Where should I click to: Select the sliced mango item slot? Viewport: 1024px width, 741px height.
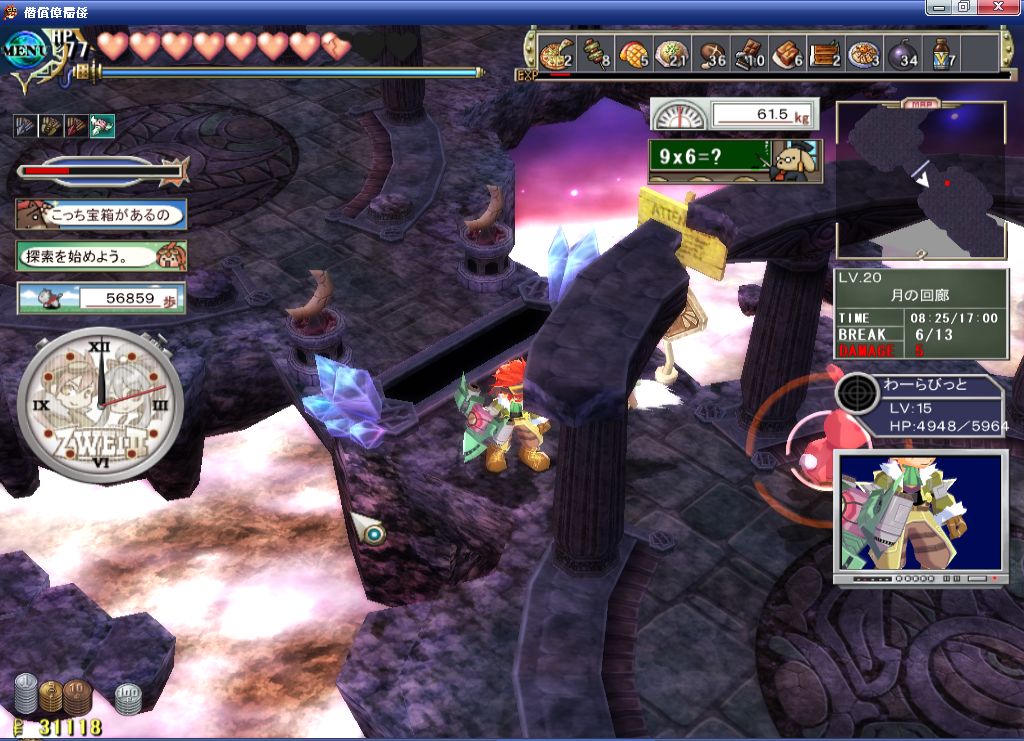click(633, 54)
